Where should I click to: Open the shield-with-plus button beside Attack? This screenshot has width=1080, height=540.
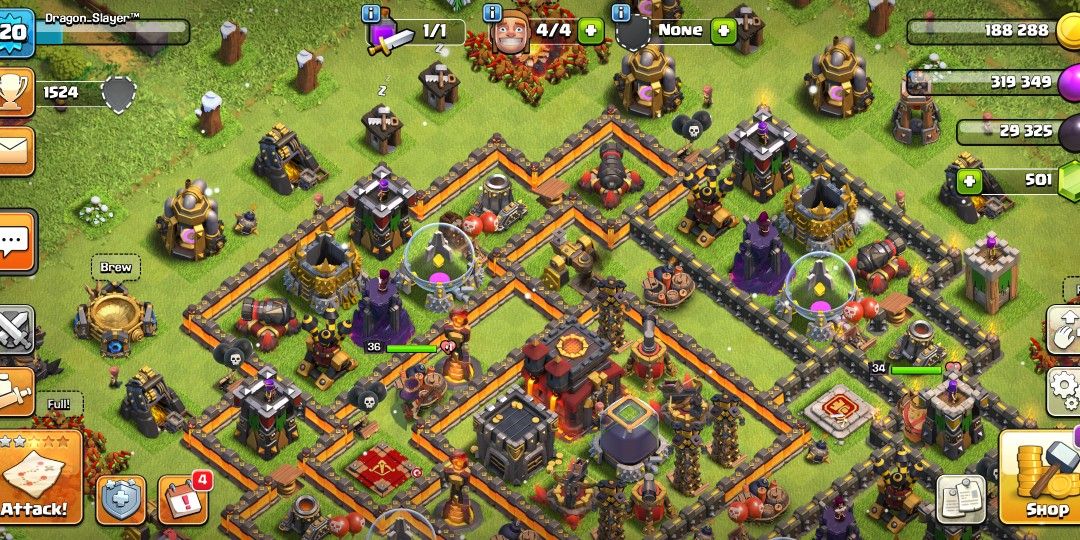coord(121,499)
